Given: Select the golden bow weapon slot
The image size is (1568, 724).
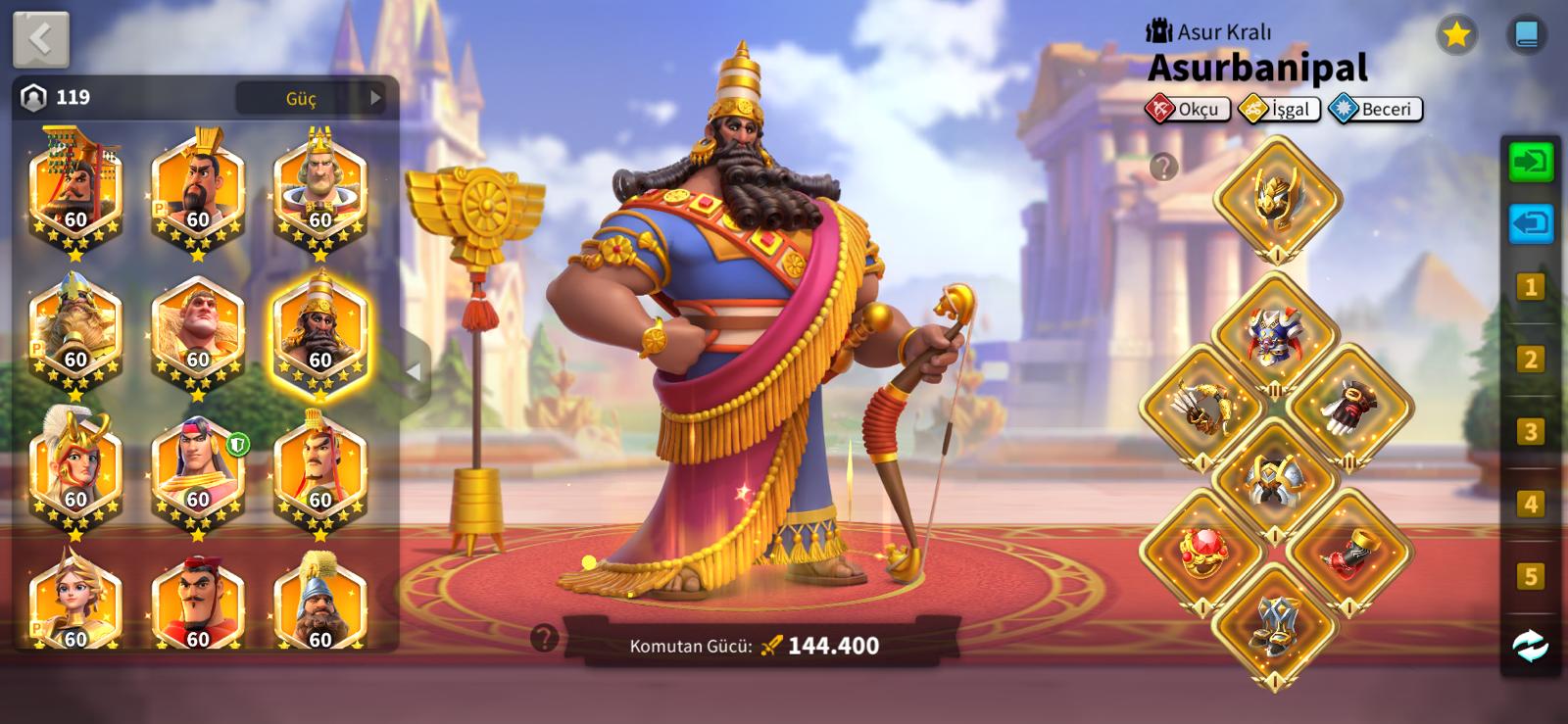Looking at the screenshot, I should click(x=1202, y=408).
